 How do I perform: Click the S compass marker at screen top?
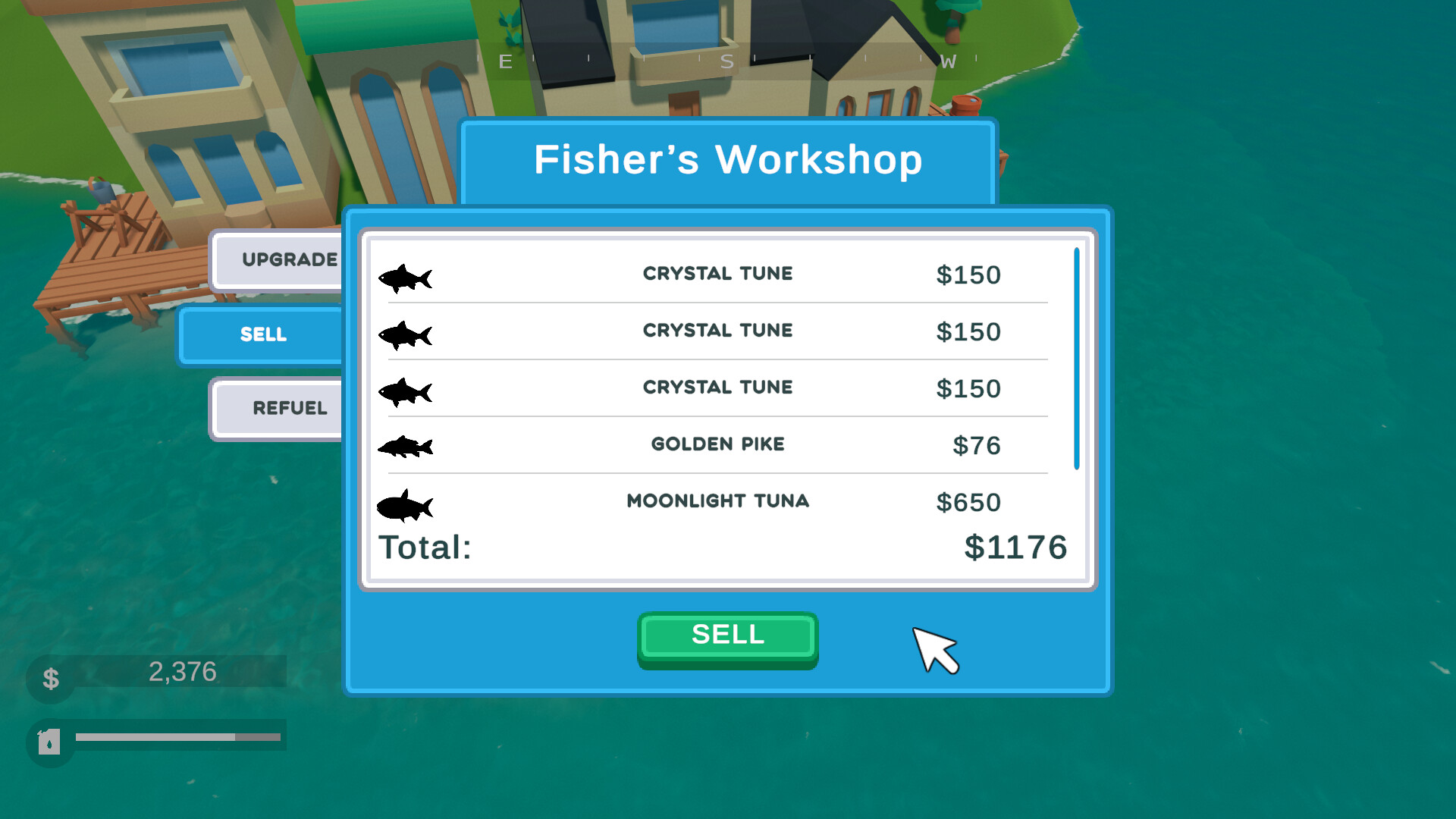(726, 62)
